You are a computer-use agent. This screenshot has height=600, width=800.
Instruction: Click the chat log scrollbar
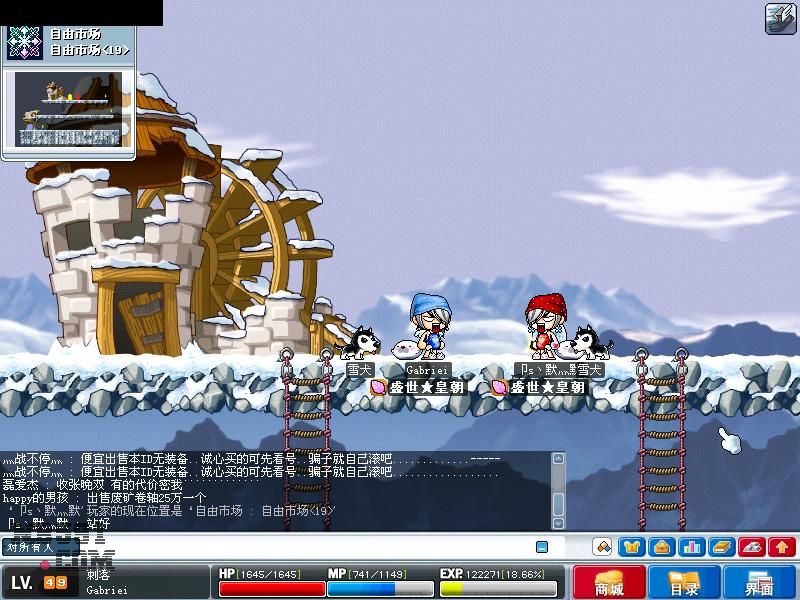click(558, 490)
